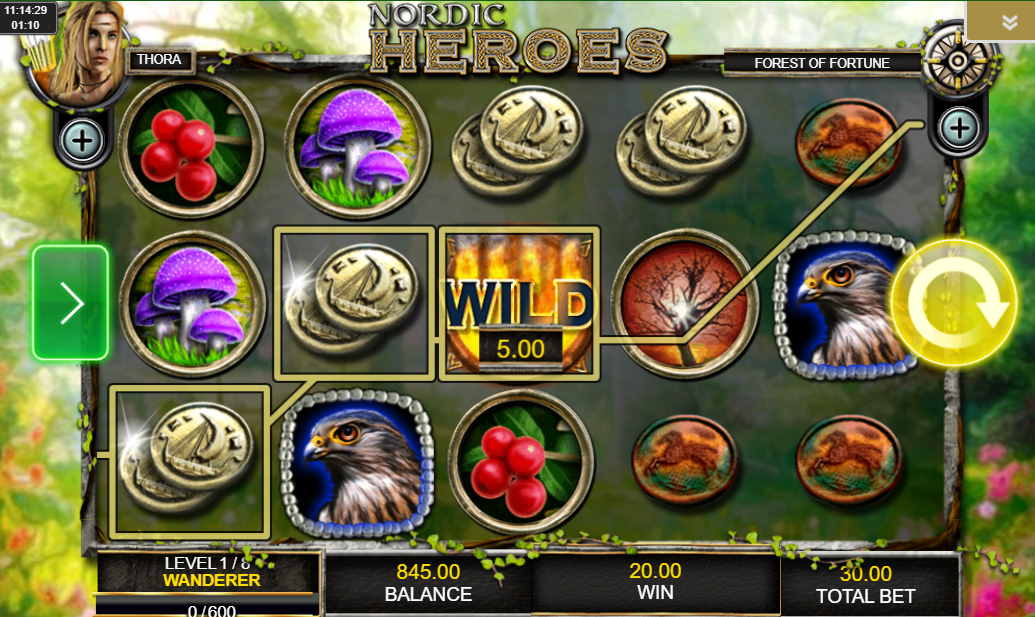Open the green arrow side panel
Screen dimensions: 1035x617
click(70, 302)
